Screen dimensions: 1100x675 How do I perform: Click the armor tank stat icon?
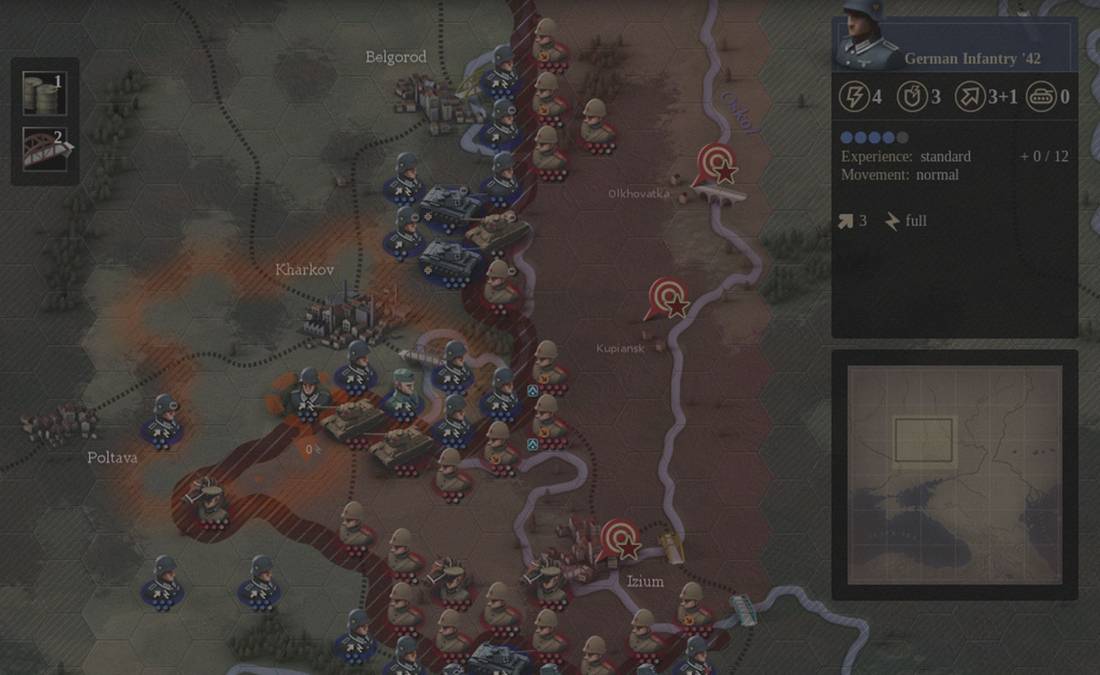1040,97
